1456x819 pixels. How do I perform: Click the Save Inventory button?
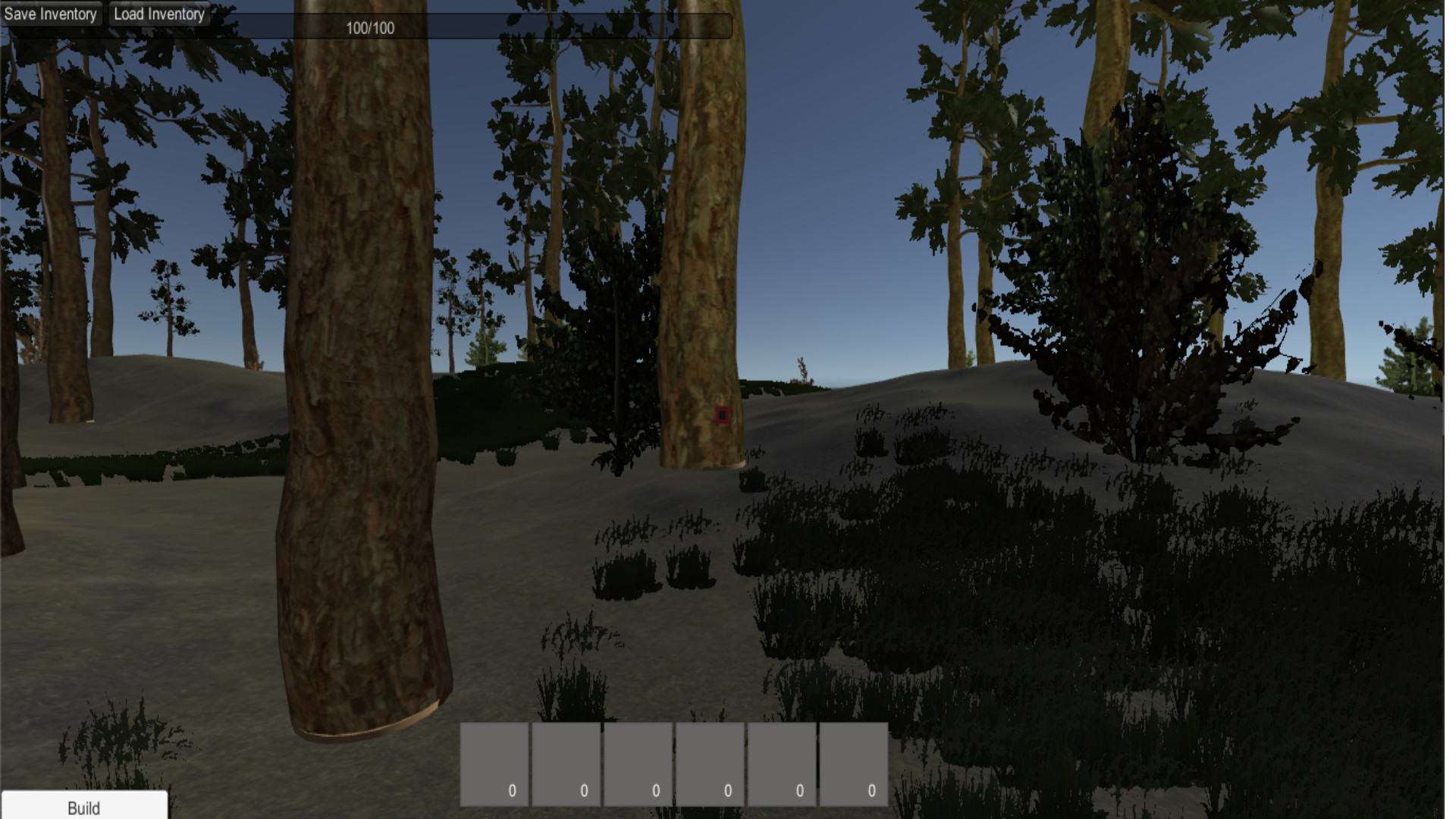pyautogui.click(x=51, y=13)
